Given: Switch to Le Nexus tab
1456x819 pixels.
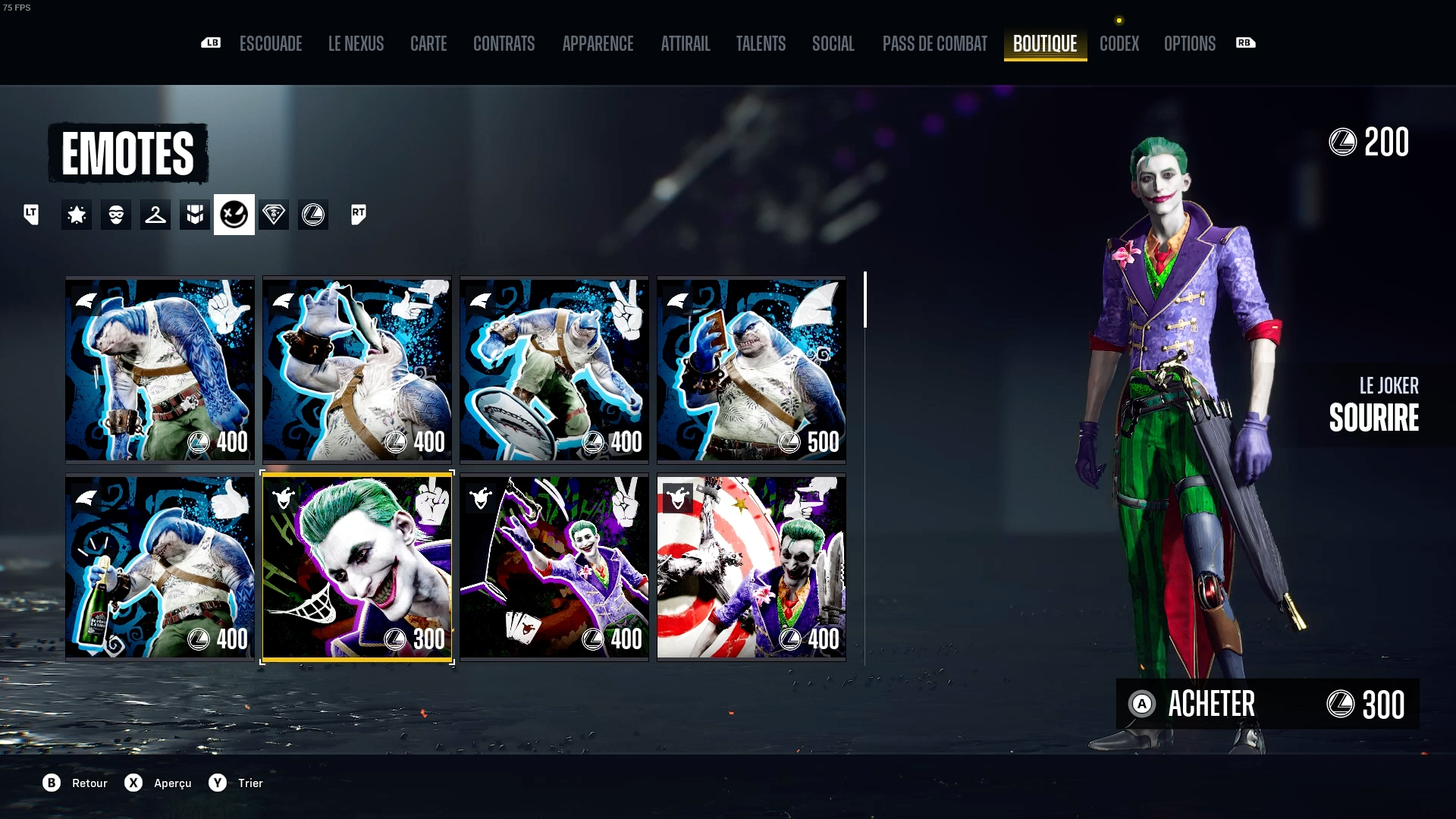Looking at the screenshot, I should (x=356, y=44).
